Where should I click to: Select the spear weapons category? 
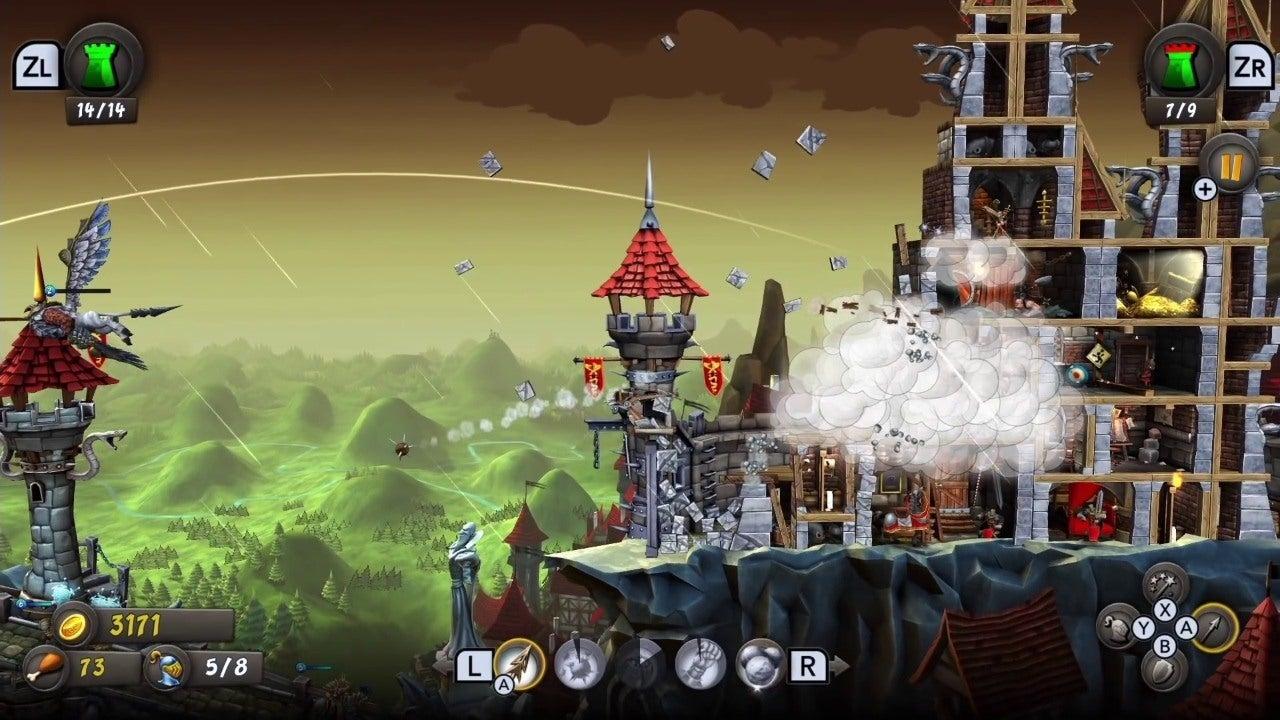[x=1215, y=627]
